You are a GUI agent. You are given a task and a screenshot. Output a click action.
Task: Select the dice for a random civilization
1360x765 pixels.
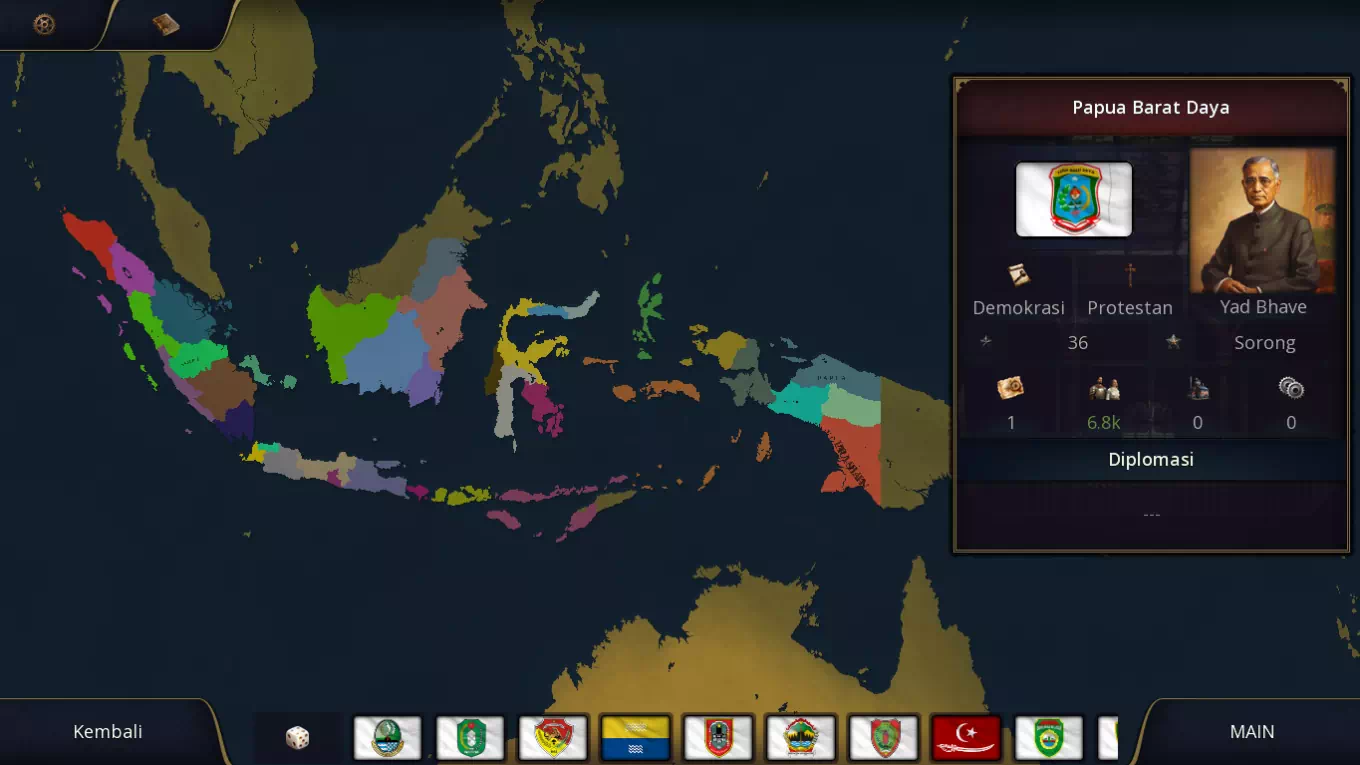pos(297,737)
